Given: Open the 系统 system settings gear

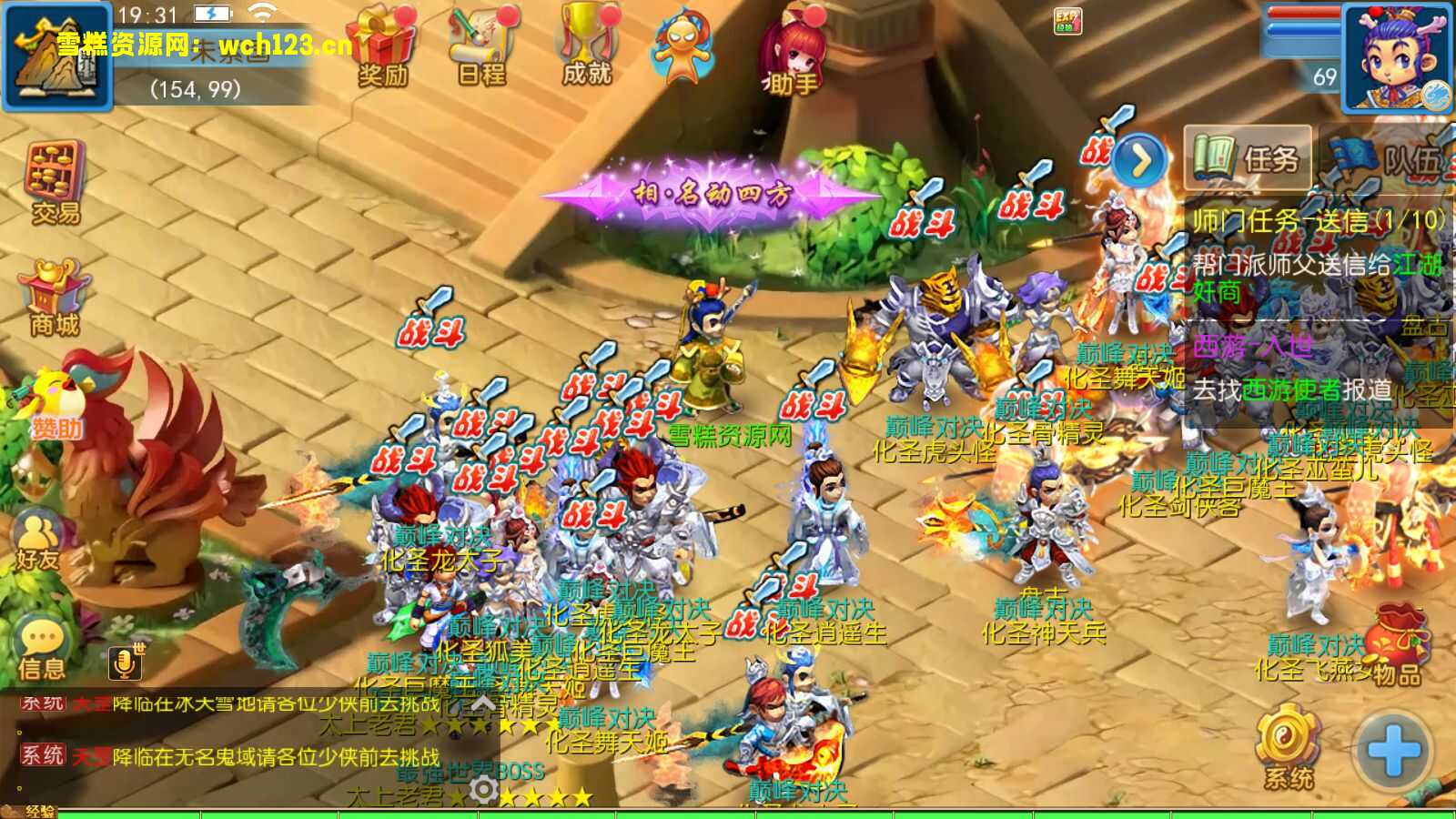Looking at the screenshot, I should [1288, 746].
